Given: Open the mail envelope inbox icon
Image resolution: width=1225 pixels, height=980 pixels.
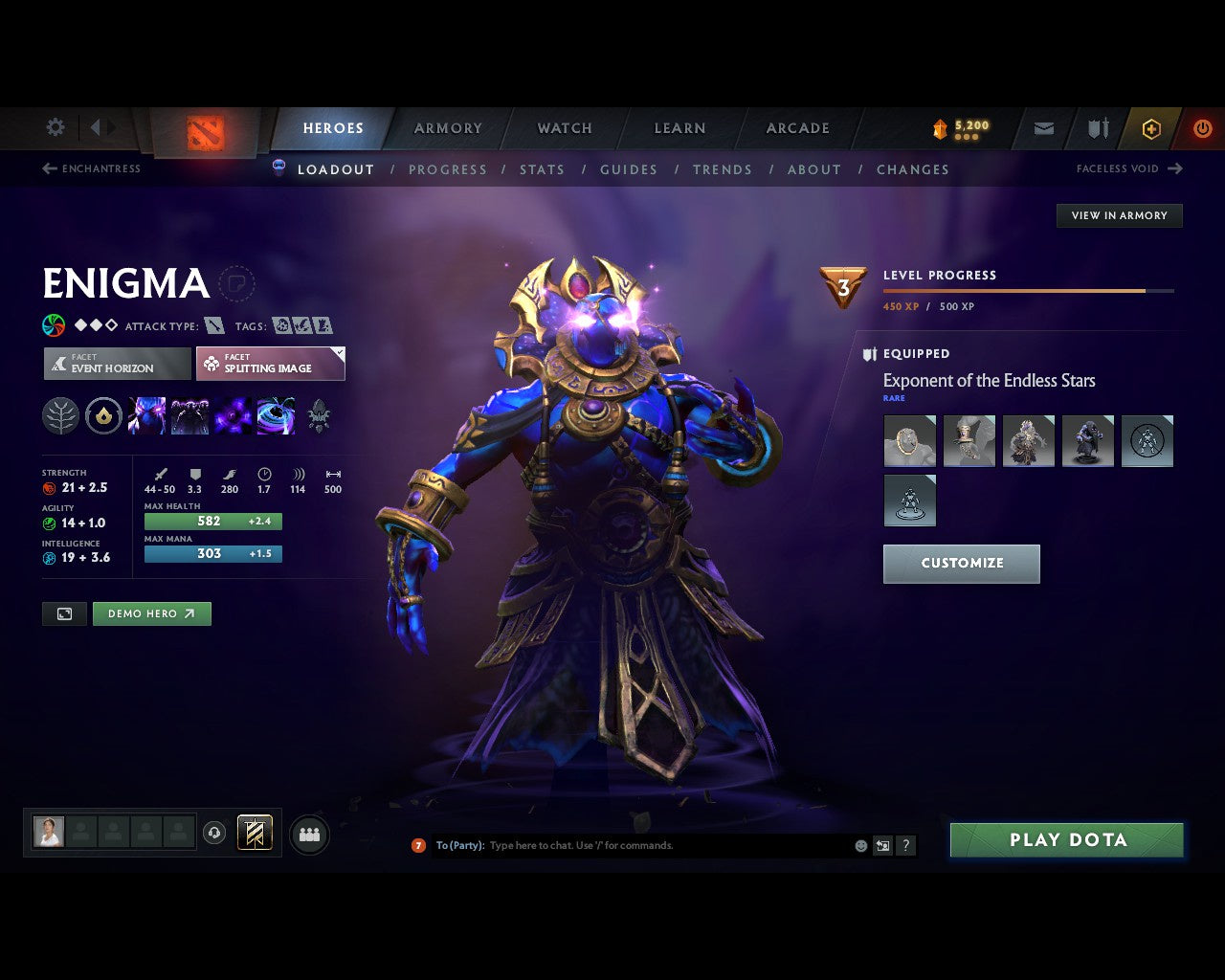Looking at the screenshot, I should [x=1042, y=128].
